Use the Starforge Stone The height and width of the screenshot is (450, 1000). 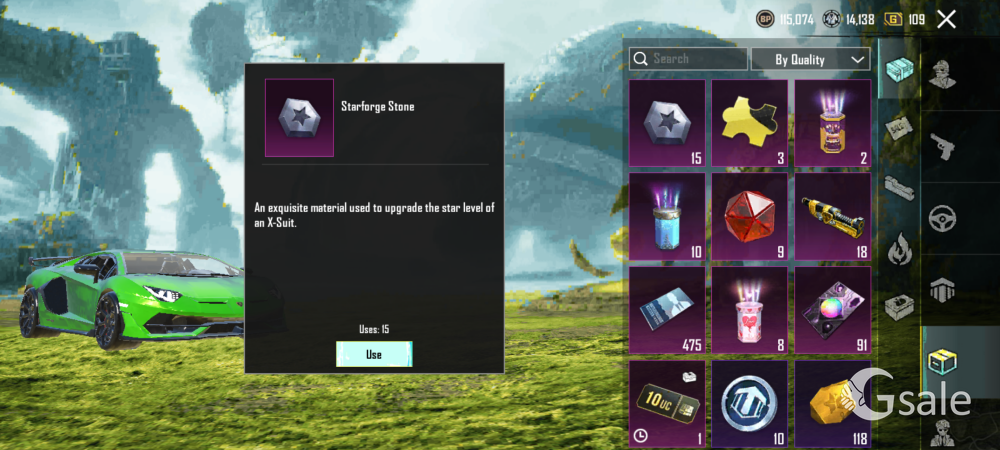point(374,354)
